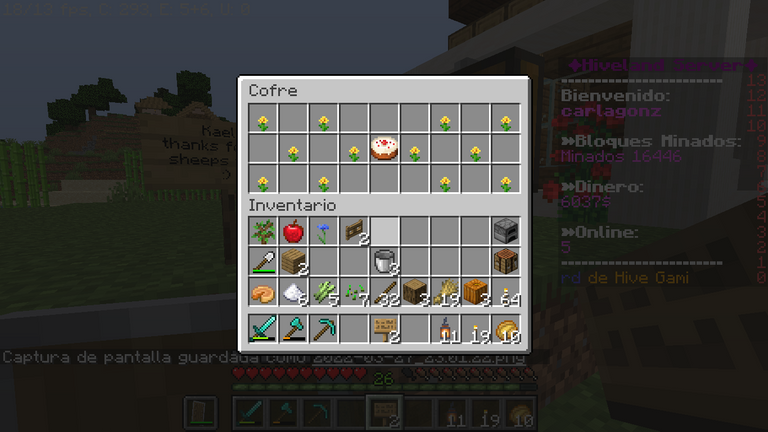Select the crafting table slot

tap(506, 262)
